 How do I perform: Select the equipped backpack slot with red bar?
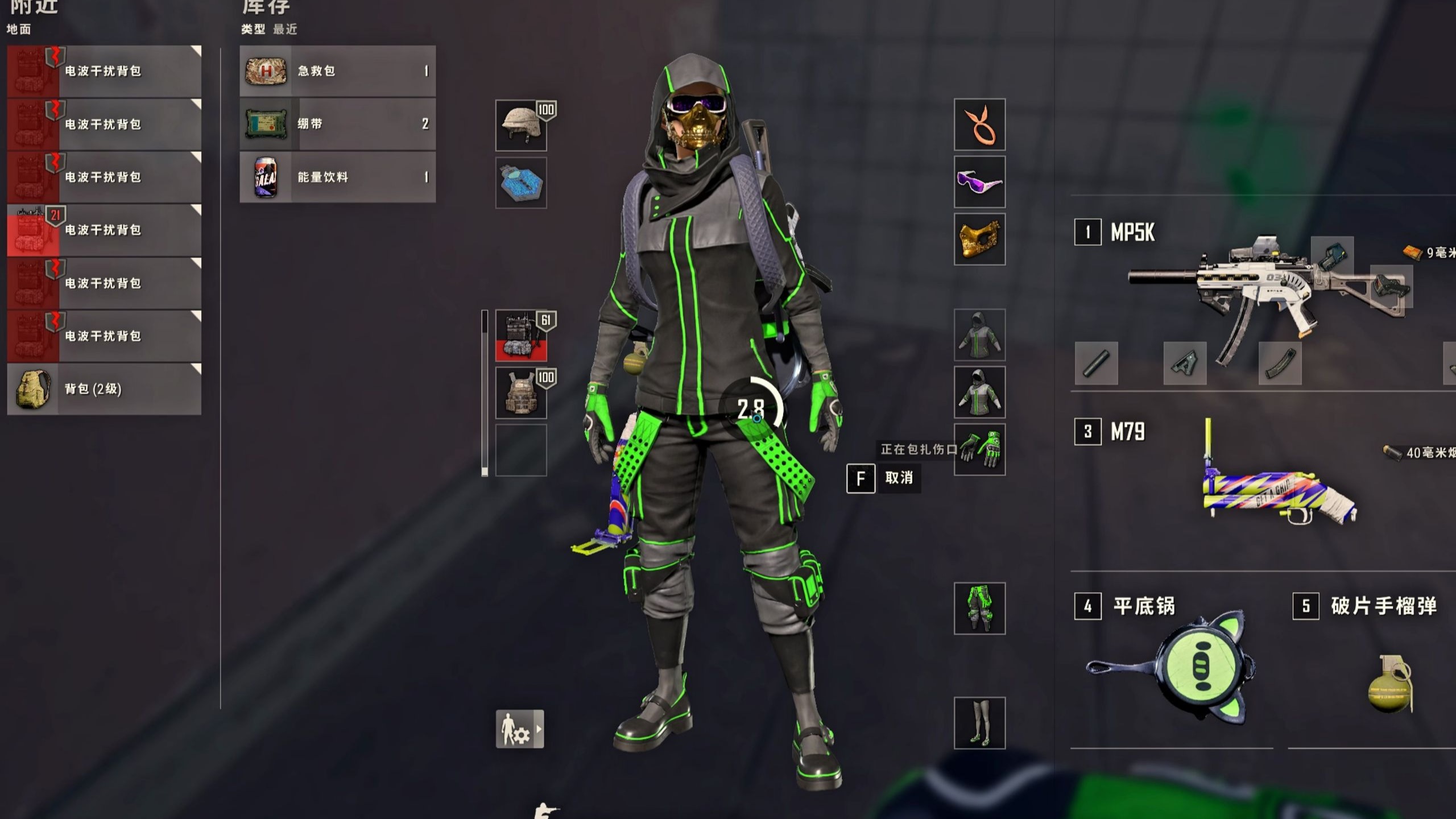click(521, 336)
